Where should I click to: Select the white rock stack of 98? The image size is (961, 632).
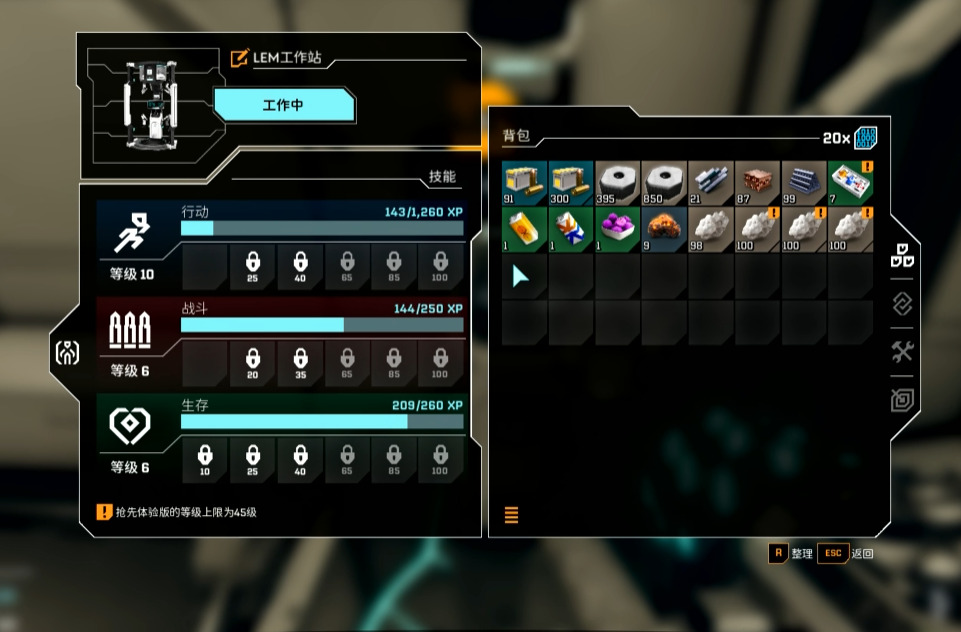coord(711,229)
